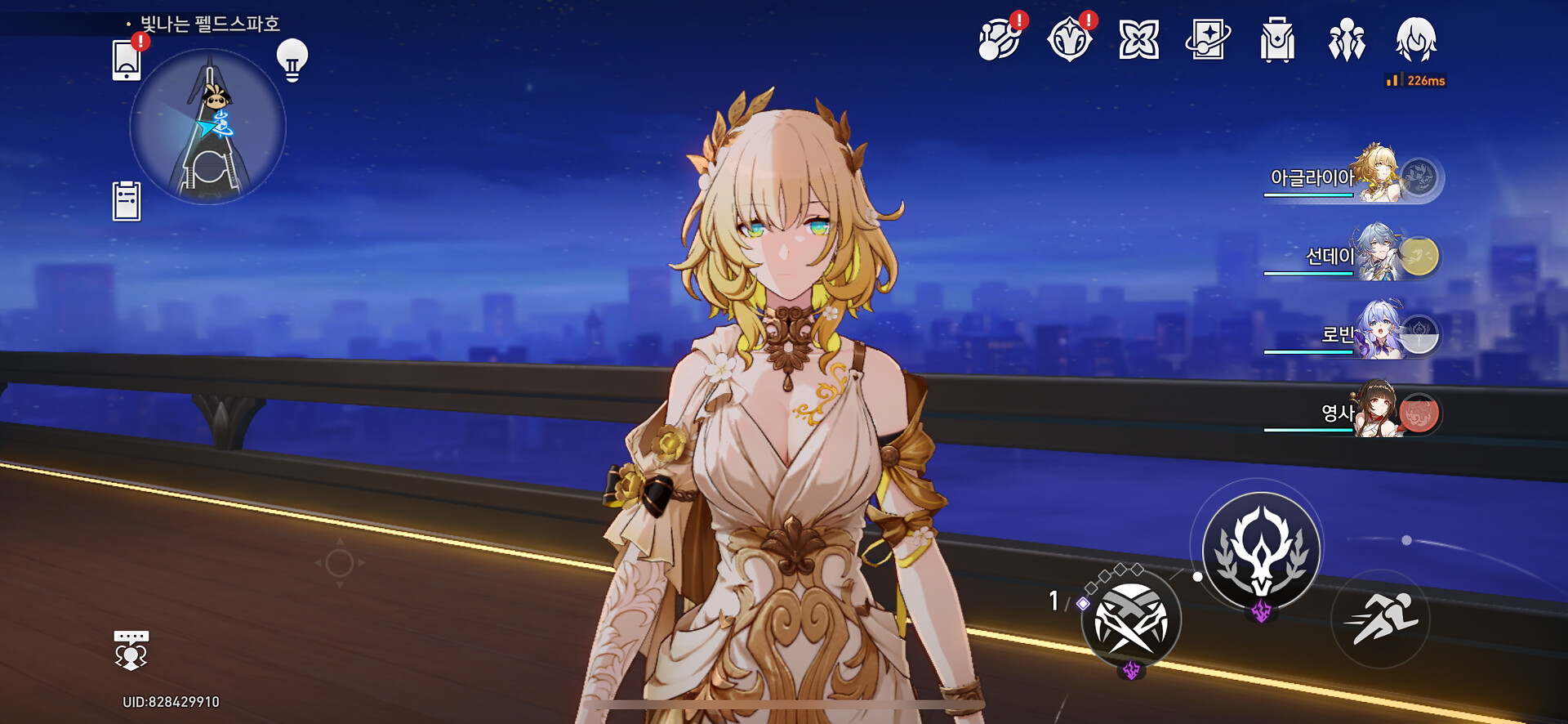Screen dimensions: 1568x724
Task: Open the circular minimap
Action: pos(208,127)
